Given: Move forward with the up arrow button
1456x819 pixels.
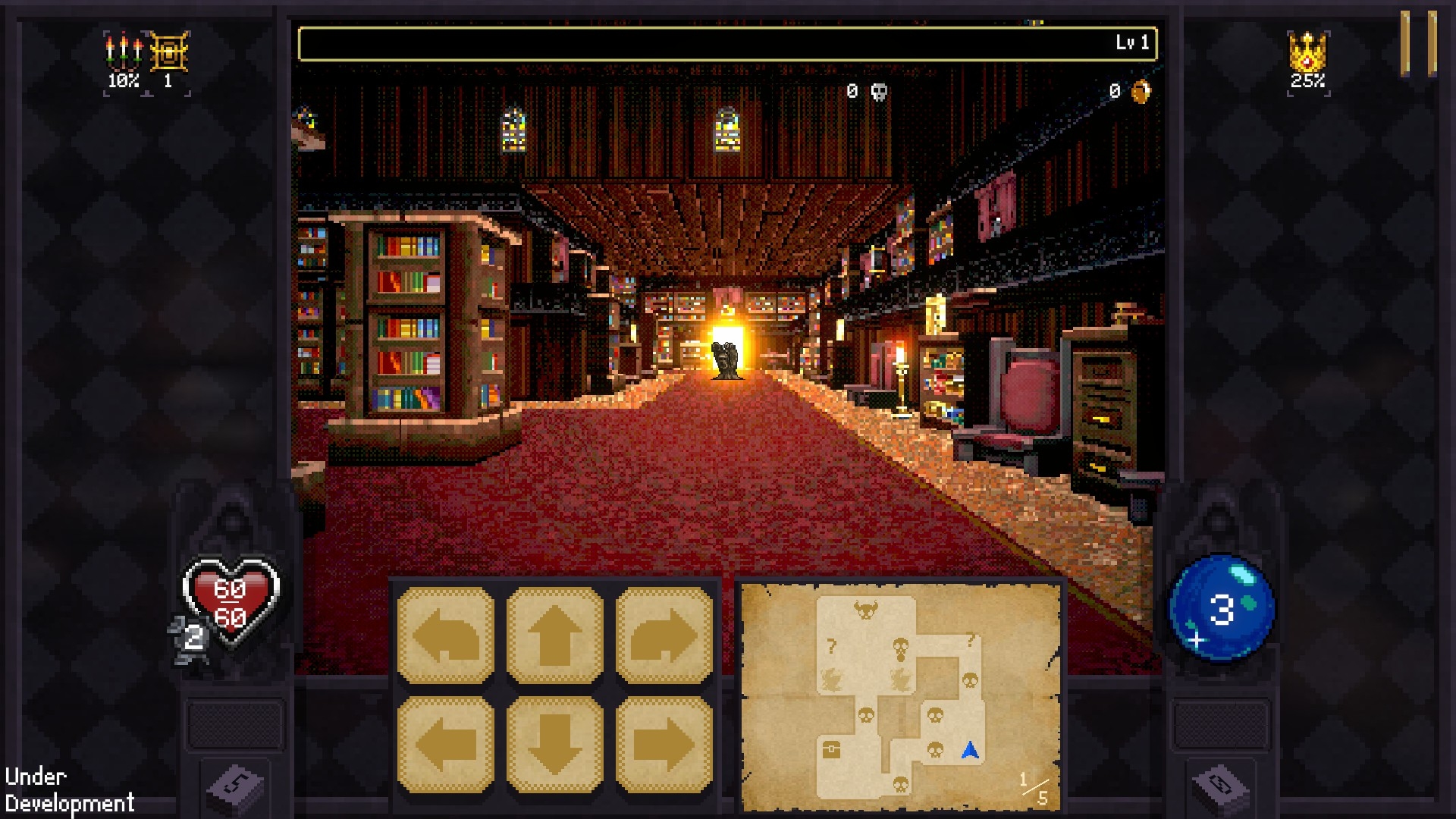Looking at the screenshot, I should [554, 635].
